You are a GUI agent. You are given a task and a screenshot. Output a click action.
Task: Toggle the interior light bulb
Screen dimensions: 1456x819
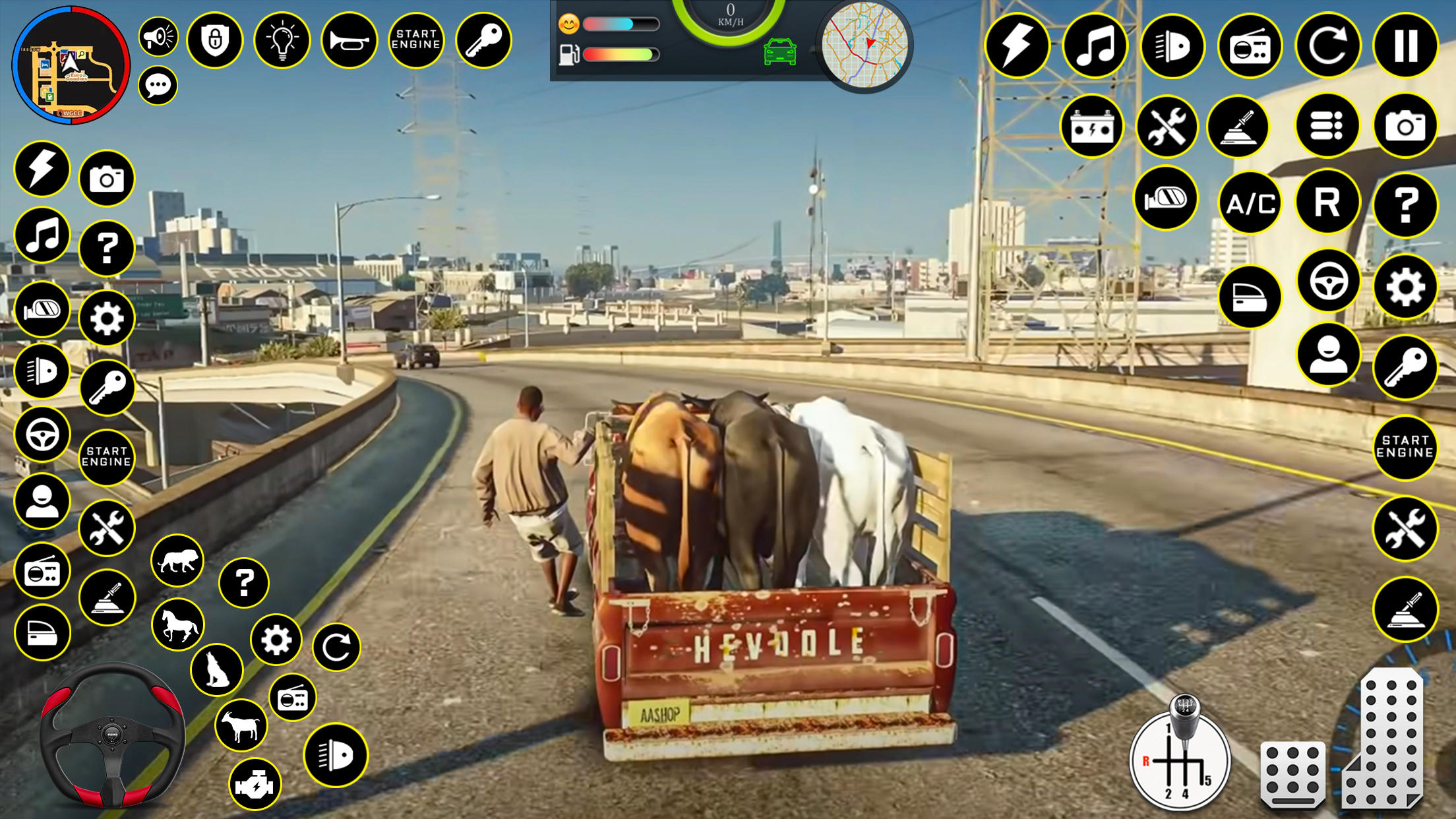point(284,40)
